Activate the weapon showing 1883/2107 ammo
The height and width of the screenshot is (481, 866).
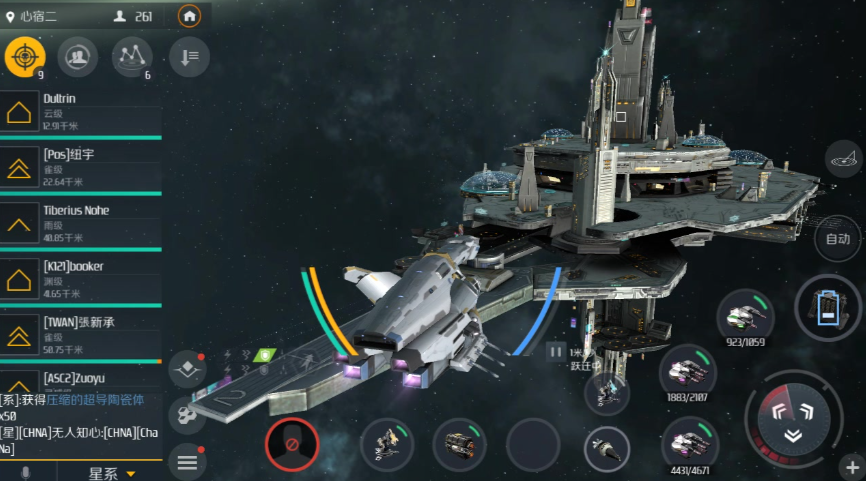tap(688, 371)
